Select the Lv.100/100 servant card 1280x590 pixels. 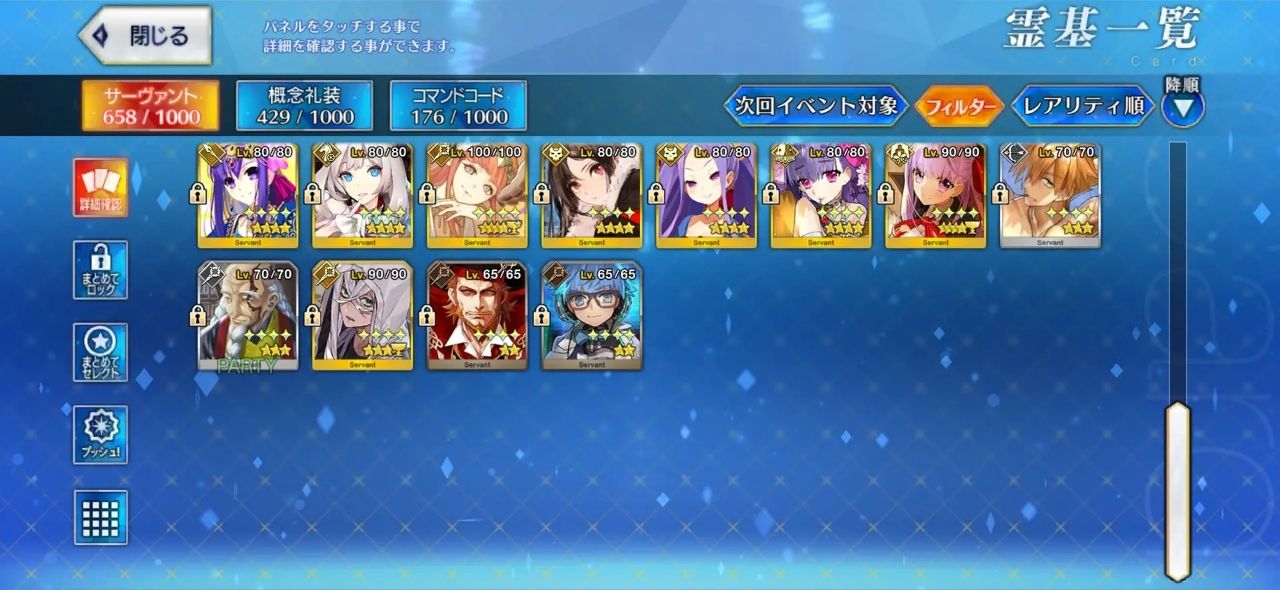477,195
